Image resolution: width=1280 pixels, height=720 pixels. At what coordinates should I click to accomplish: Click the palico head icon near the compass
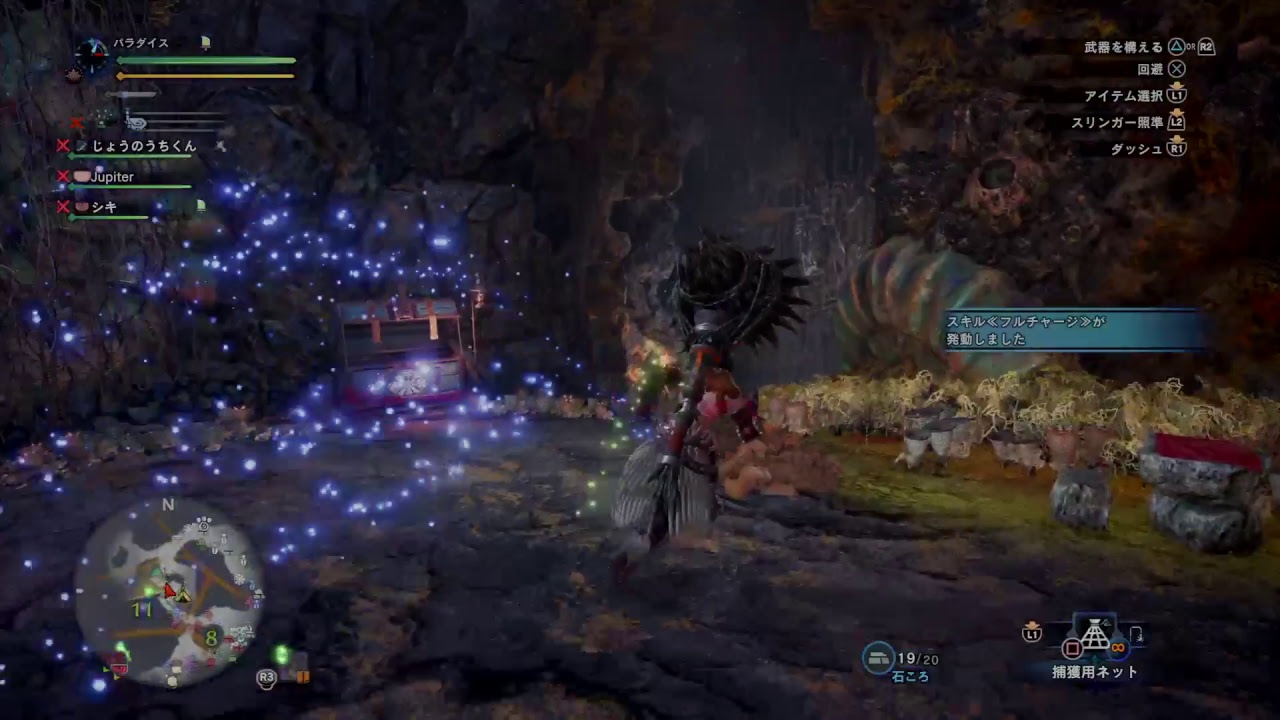coord(75,73)
